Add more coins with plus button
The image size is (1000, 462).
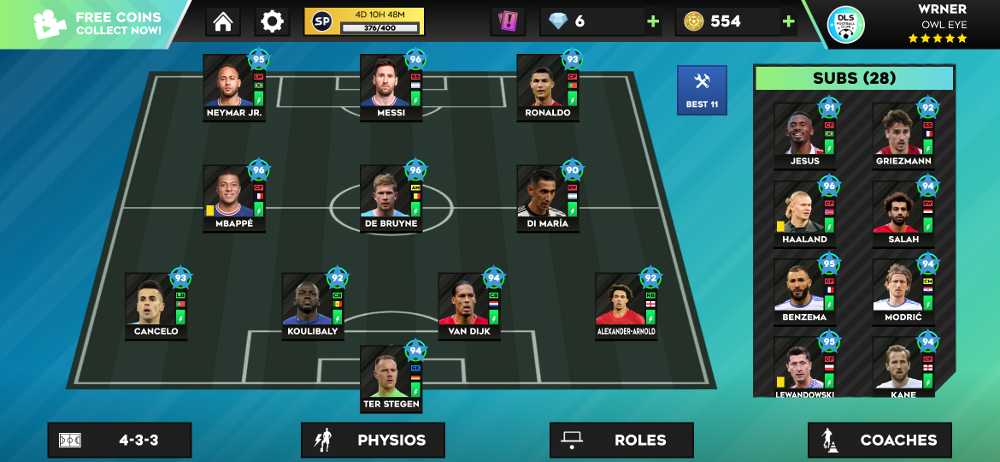789,22
